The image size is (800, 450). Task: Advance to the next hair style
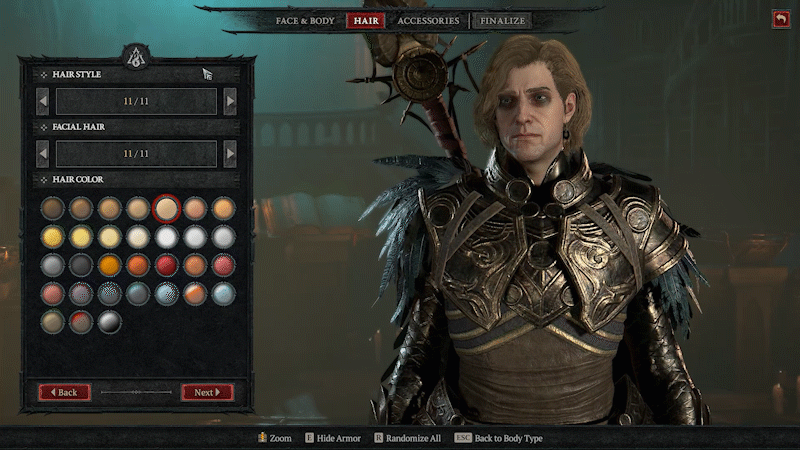tap(230, 101)
